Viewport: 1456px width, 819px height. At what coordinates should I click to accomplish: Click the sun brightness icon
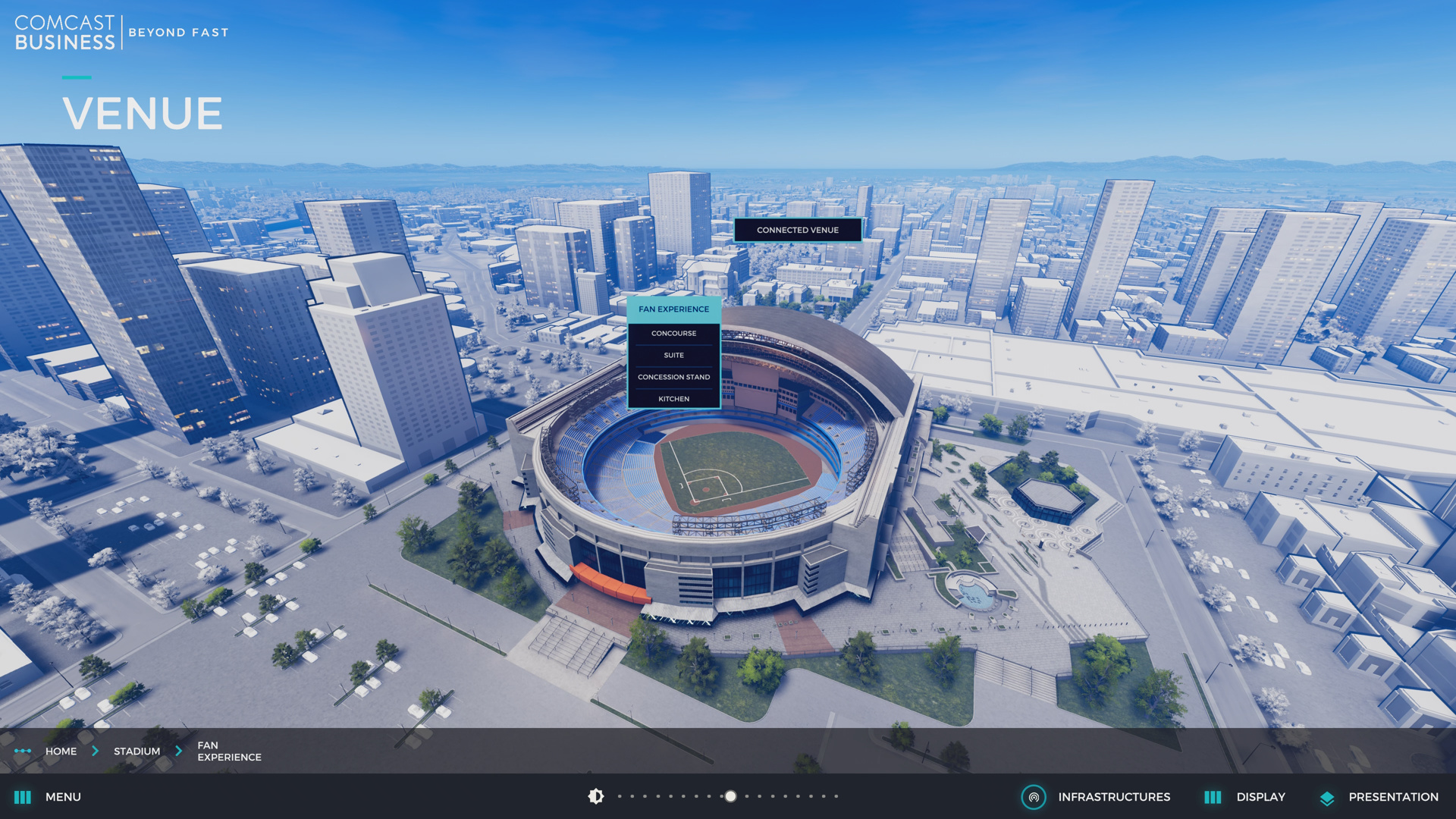tap(596, 796)
